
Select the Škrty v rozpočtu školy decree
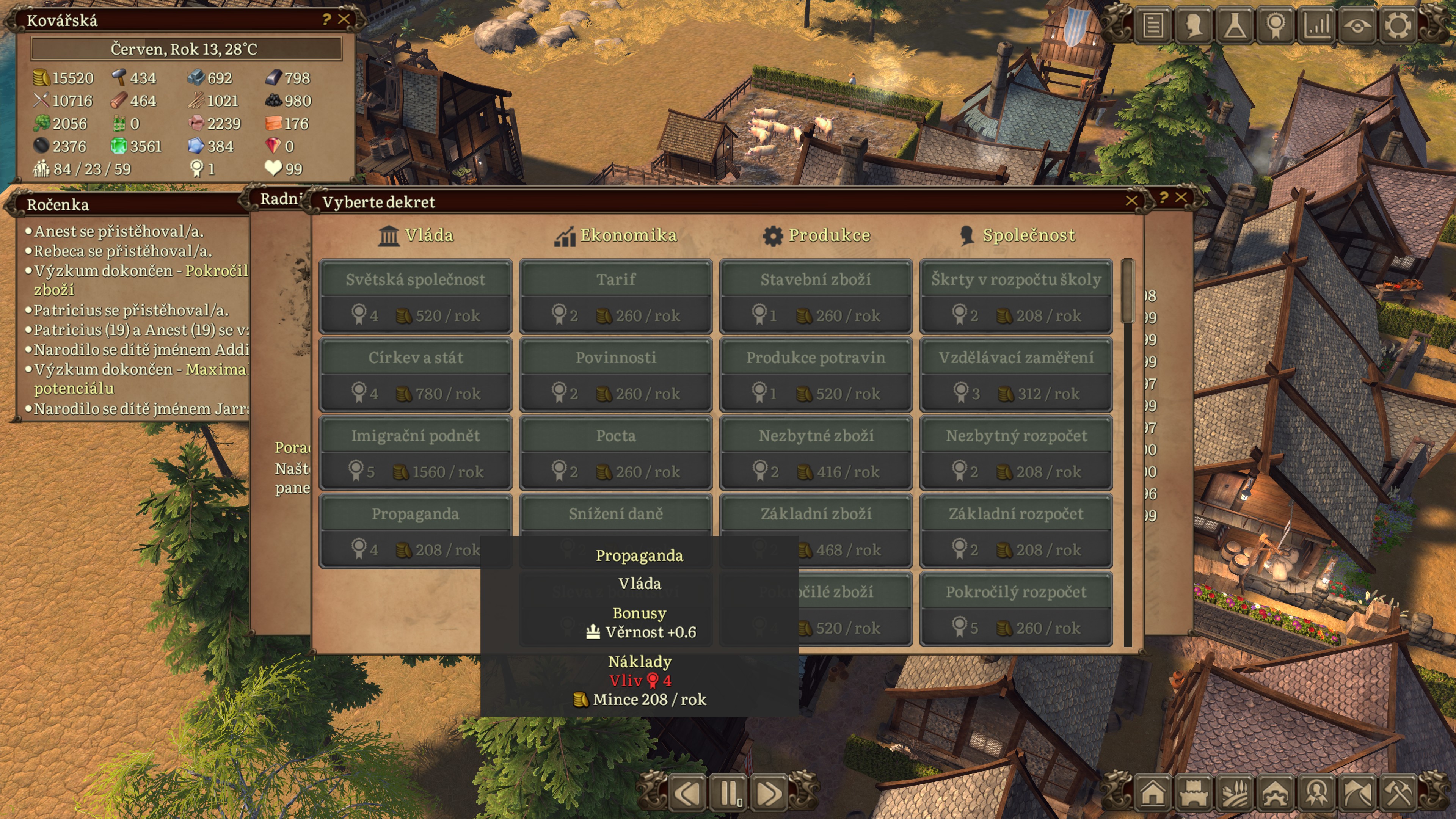(1016, 296)
